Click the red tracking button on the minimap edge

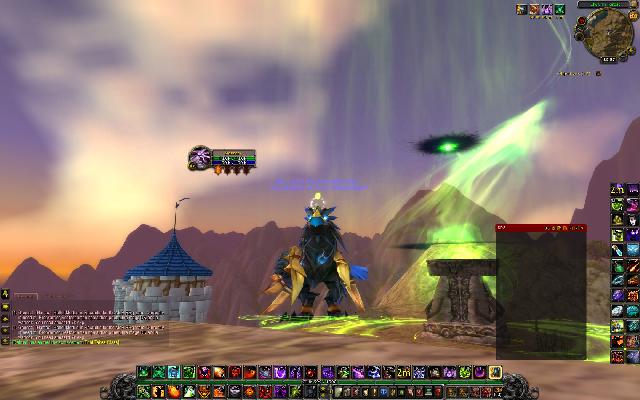(x=583, y=22)
